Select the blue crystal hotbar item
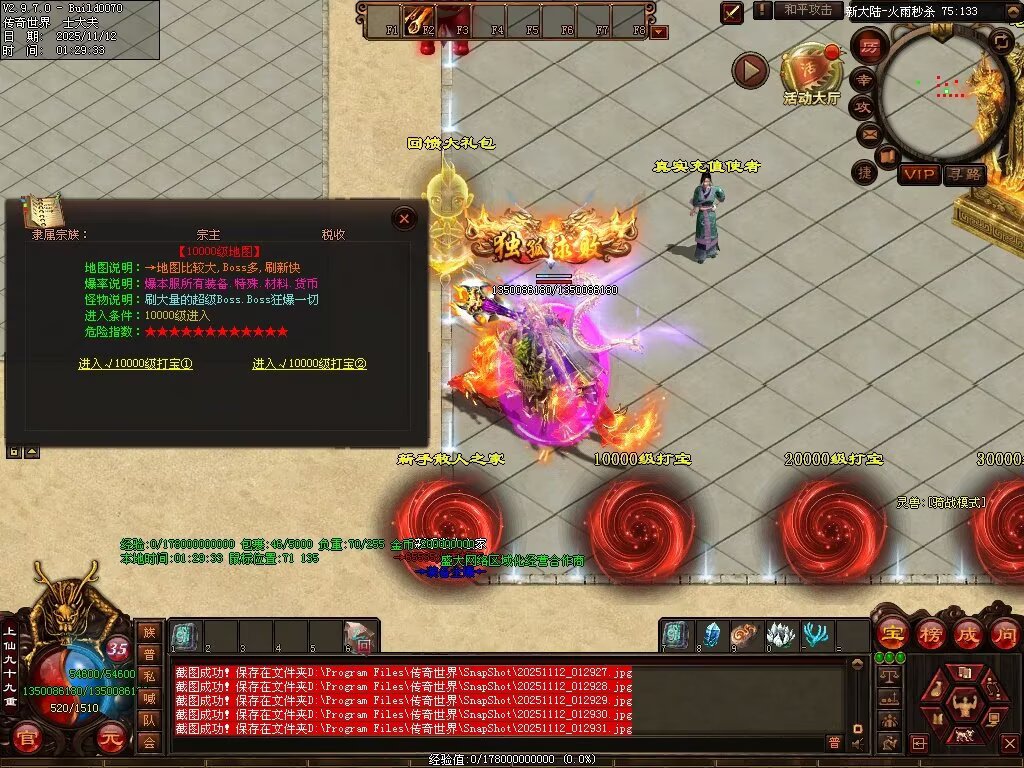Viewport: 1024px width, 768px height. pyautogui.click(x=711, y=635)
